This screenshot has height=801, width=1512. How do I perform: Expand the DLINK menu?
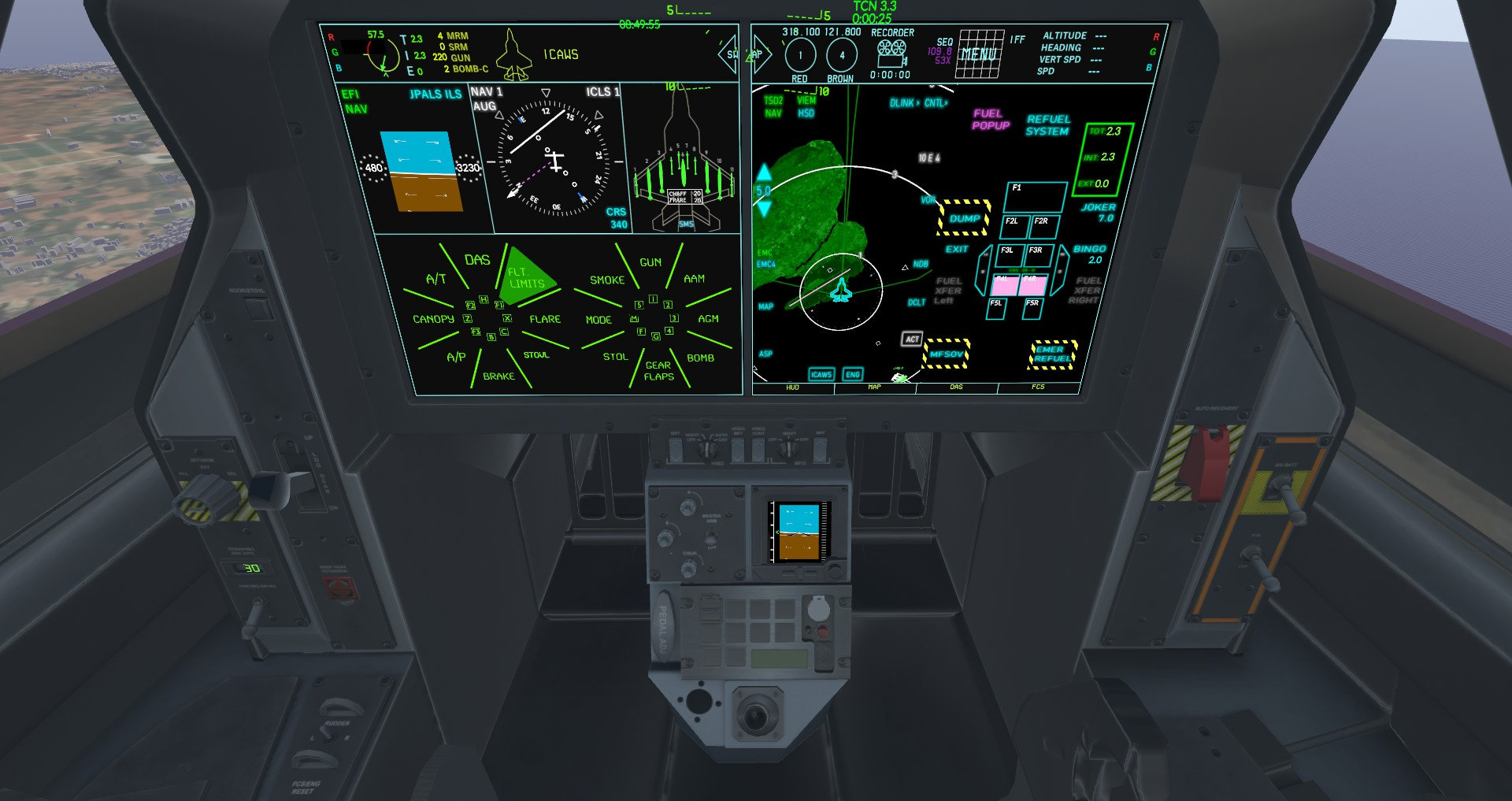[900, 102]
